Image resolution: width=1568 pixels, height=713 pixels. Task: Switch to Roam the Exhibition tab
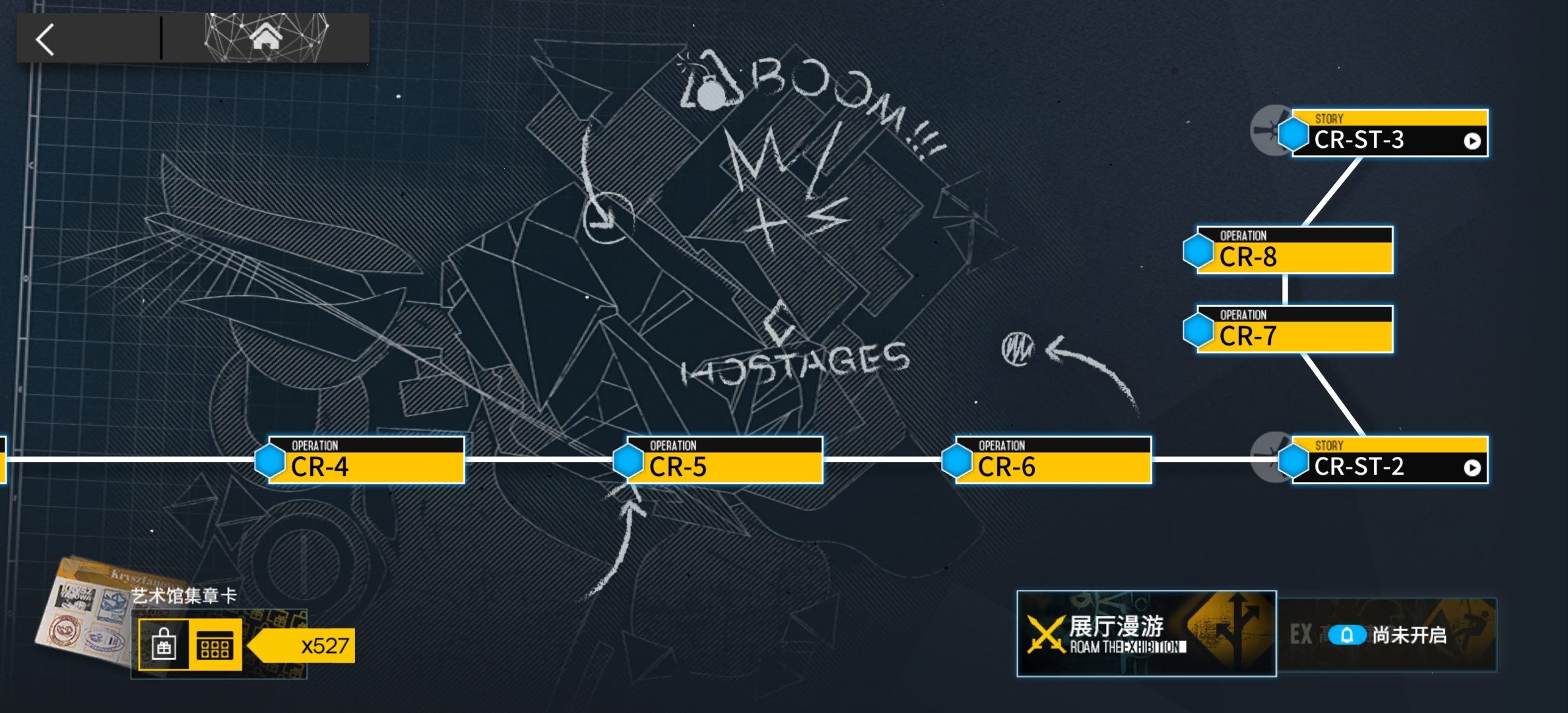[x=1146, y=634]
